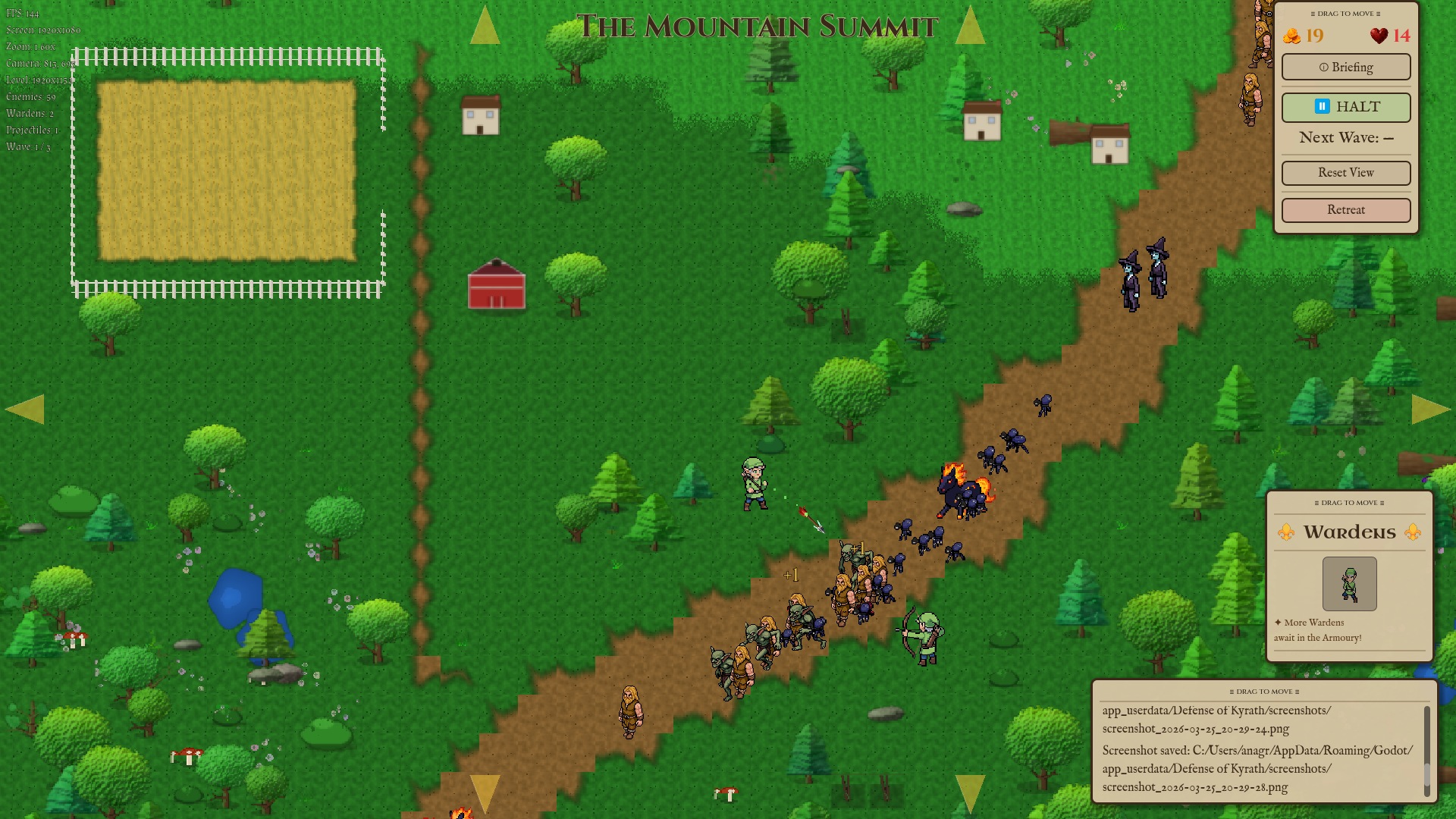This screenshot has width=1456, height=819.
Task: Open the Briefing panel
Action: coord(1345,67)
